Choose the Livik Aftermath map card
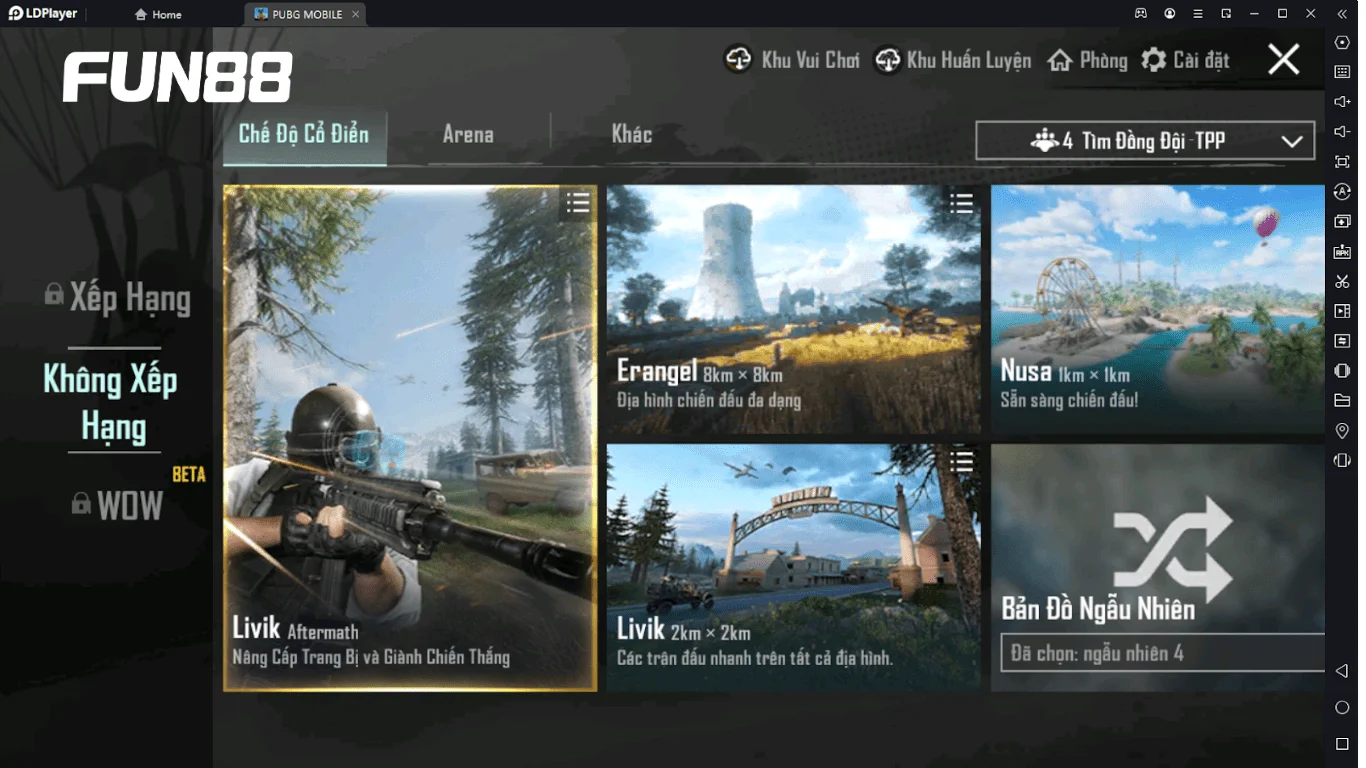Screen dimensions: 1366x768 coord(410,438)
